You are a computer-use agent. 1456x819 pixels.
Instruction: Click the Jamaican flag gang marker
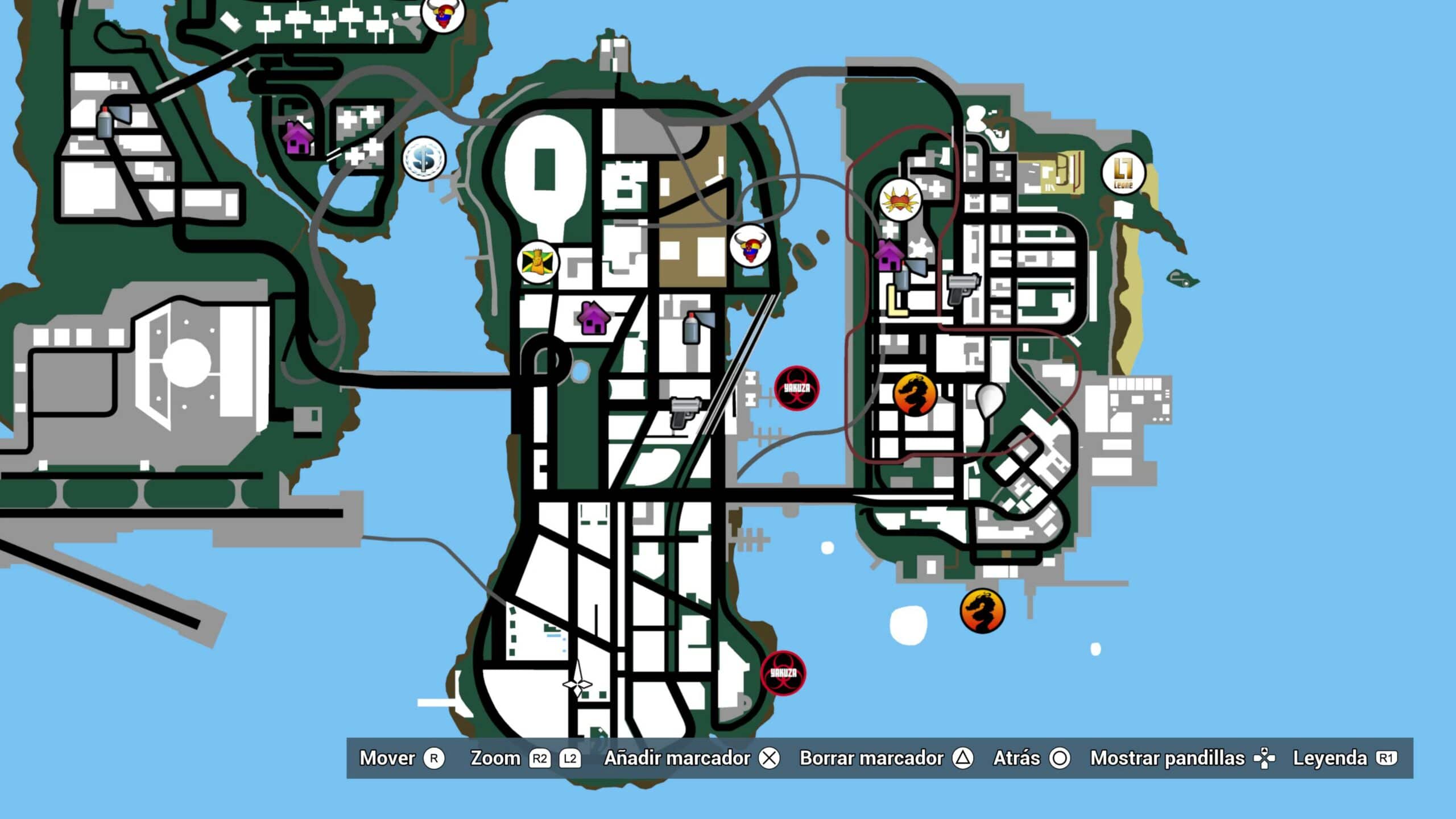[x=537, y=262]
